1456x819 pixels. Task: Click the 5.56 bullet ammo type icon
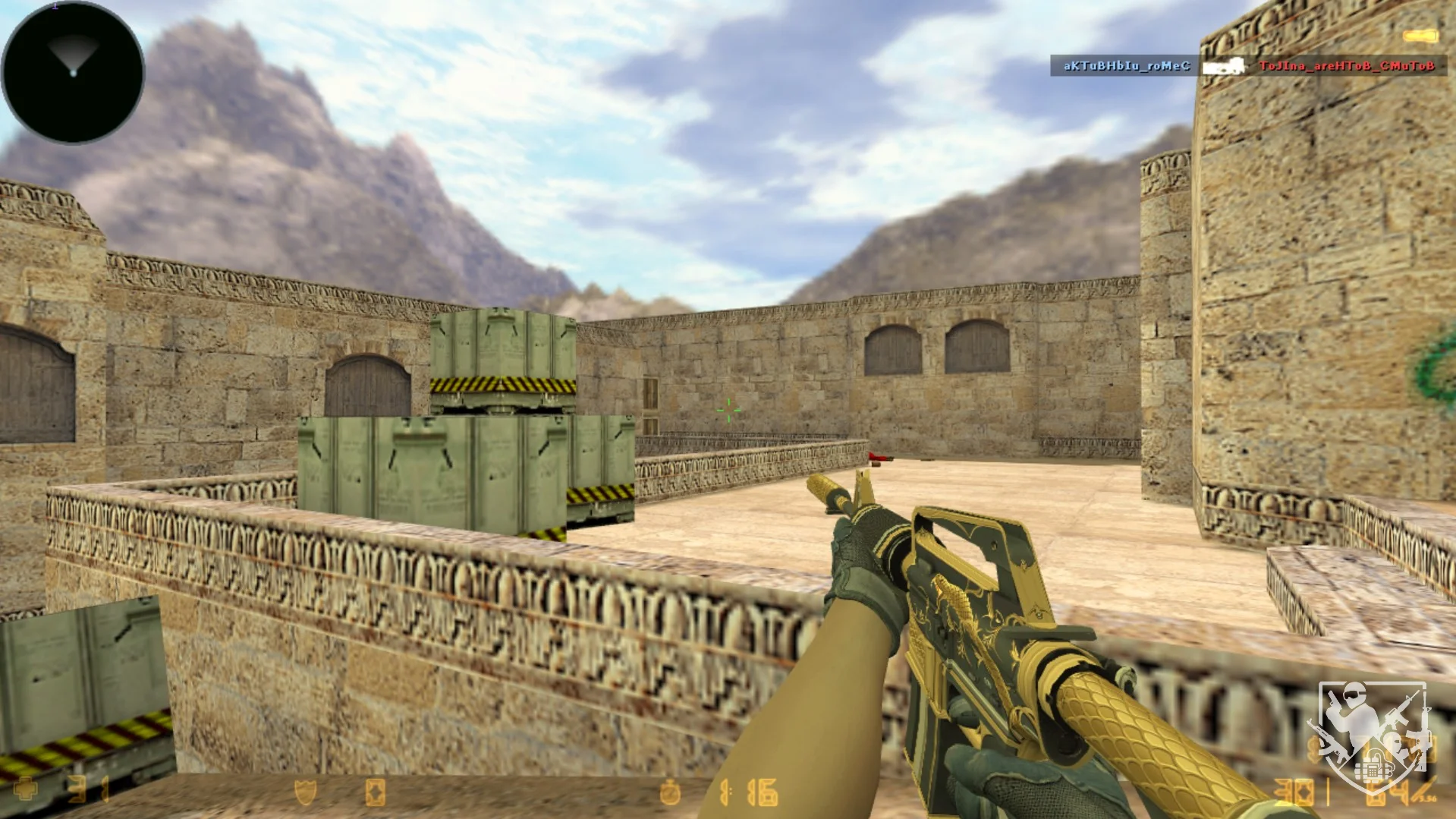pyautogui.click(x=1424, y=789)
